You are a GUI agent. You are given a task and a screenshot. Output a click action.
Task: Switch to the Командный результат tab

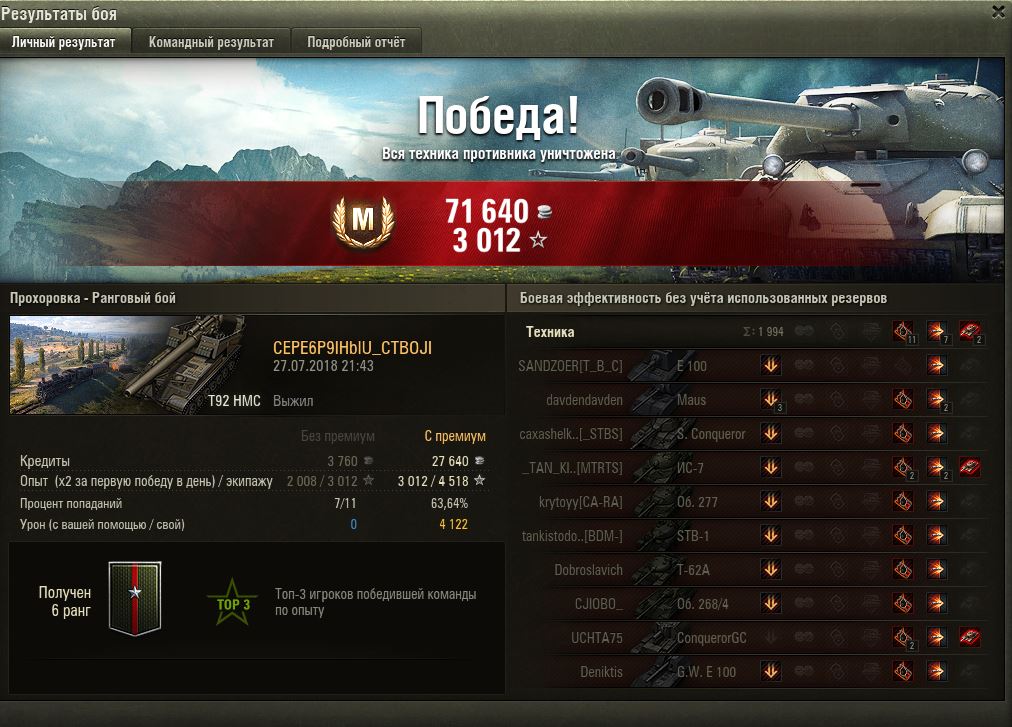pos(211,42)
